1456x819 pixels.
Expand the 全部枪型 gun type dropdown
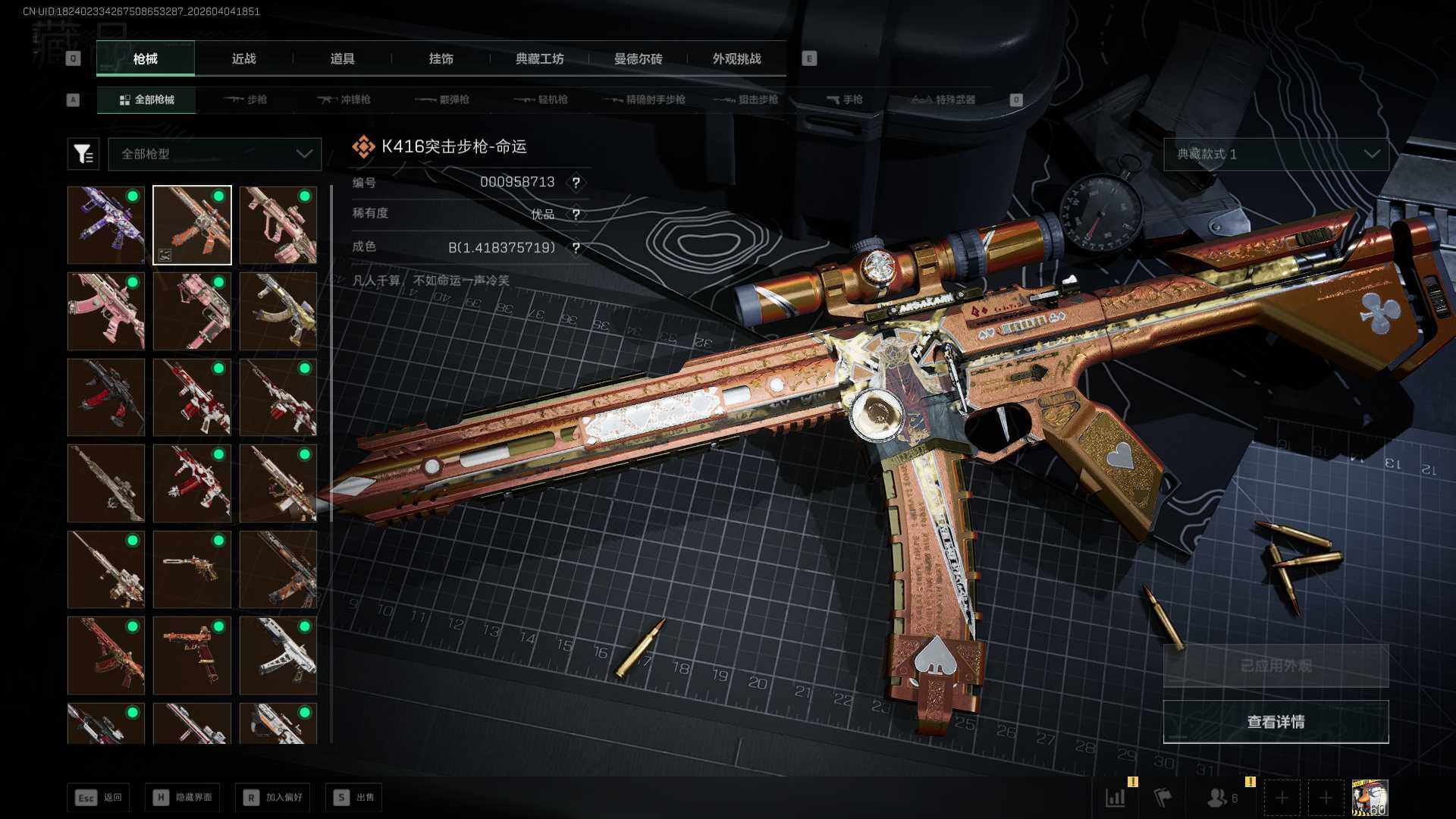[x=215, y=154]
